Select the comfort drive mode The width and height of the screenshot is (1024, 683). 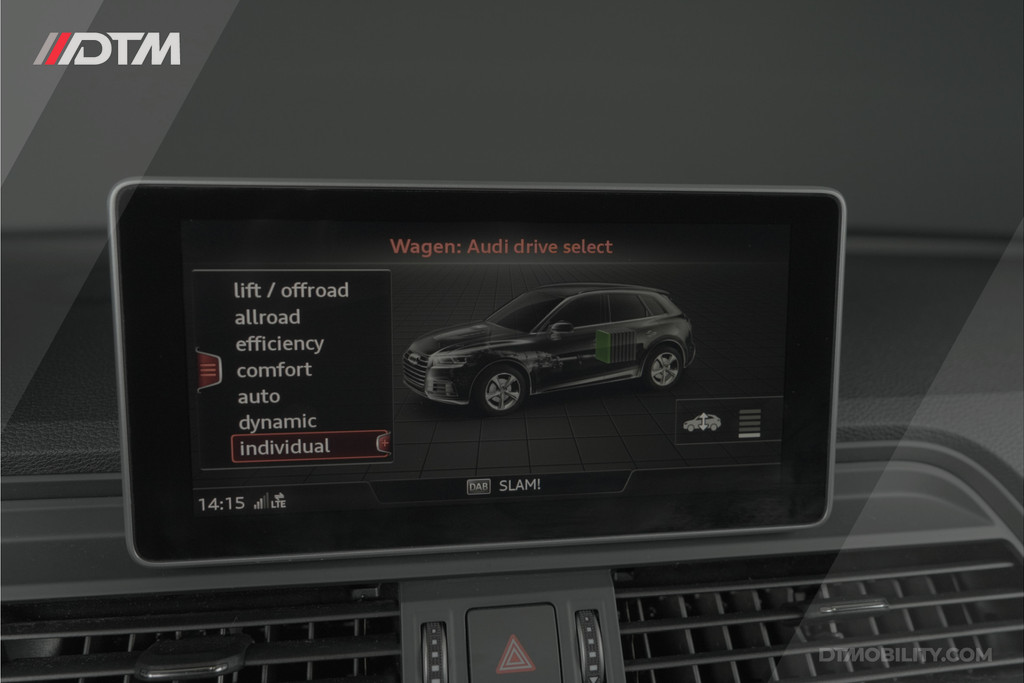[273, 369]
